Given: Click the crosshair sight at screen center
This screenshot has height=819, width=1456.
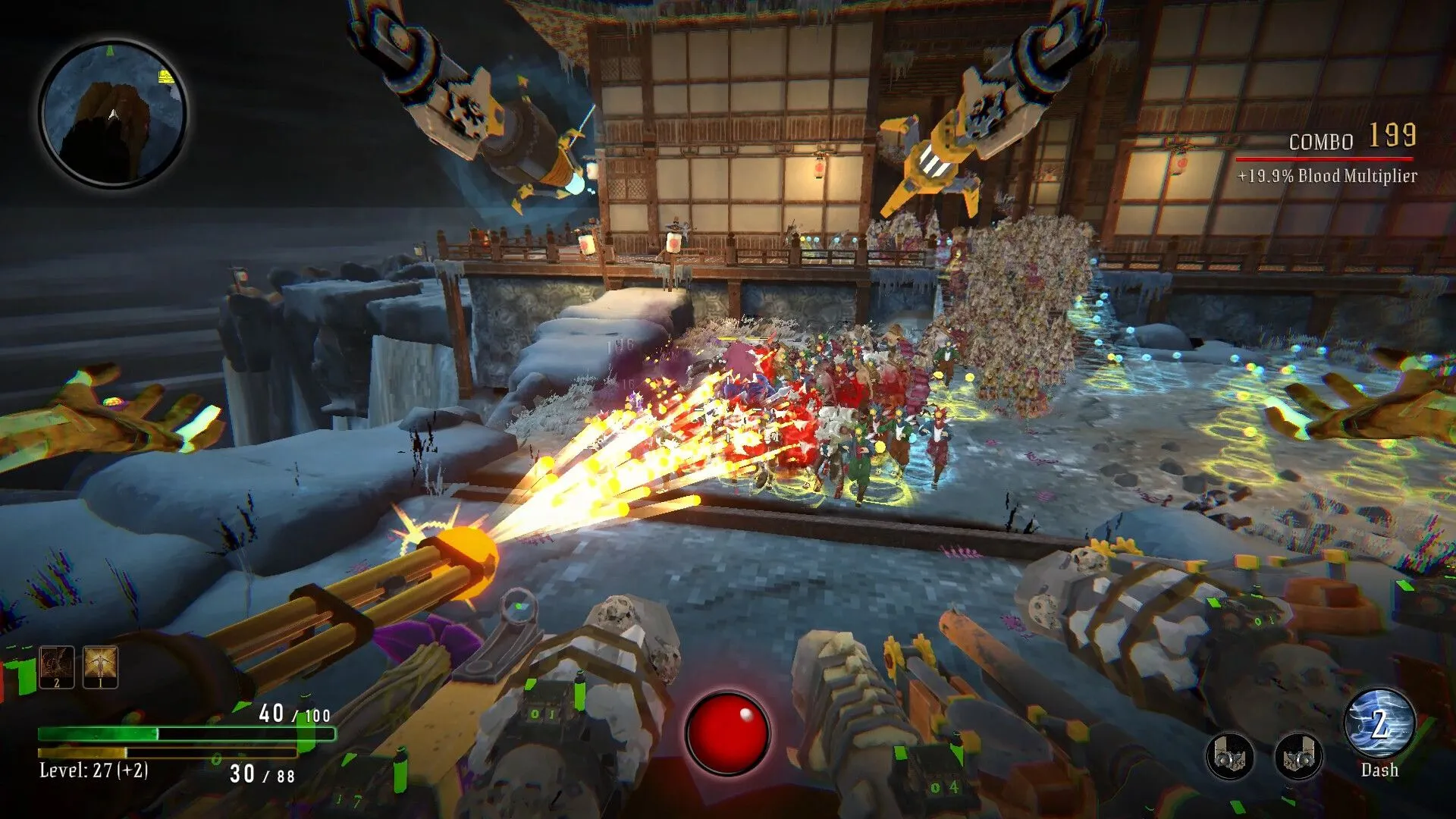Looking at the screenshot, I should pyautogui.click(x=728, y=409).
